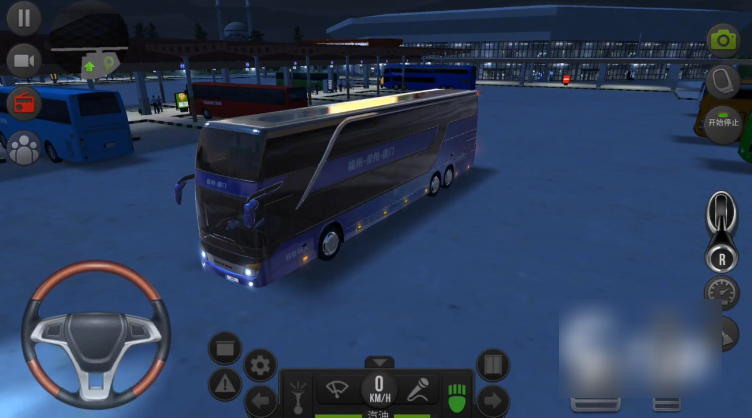The image size is (752, 418).
Task: Pause the game
Action: [x=24, y=17]
